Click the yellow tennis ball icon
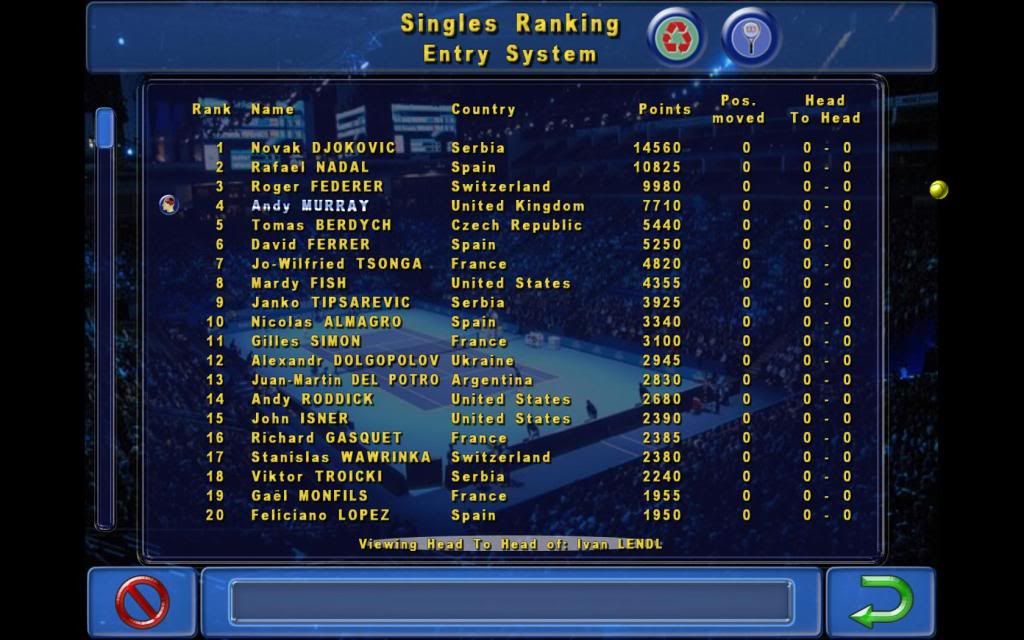The image size is (1024, 640). (938, 189)
